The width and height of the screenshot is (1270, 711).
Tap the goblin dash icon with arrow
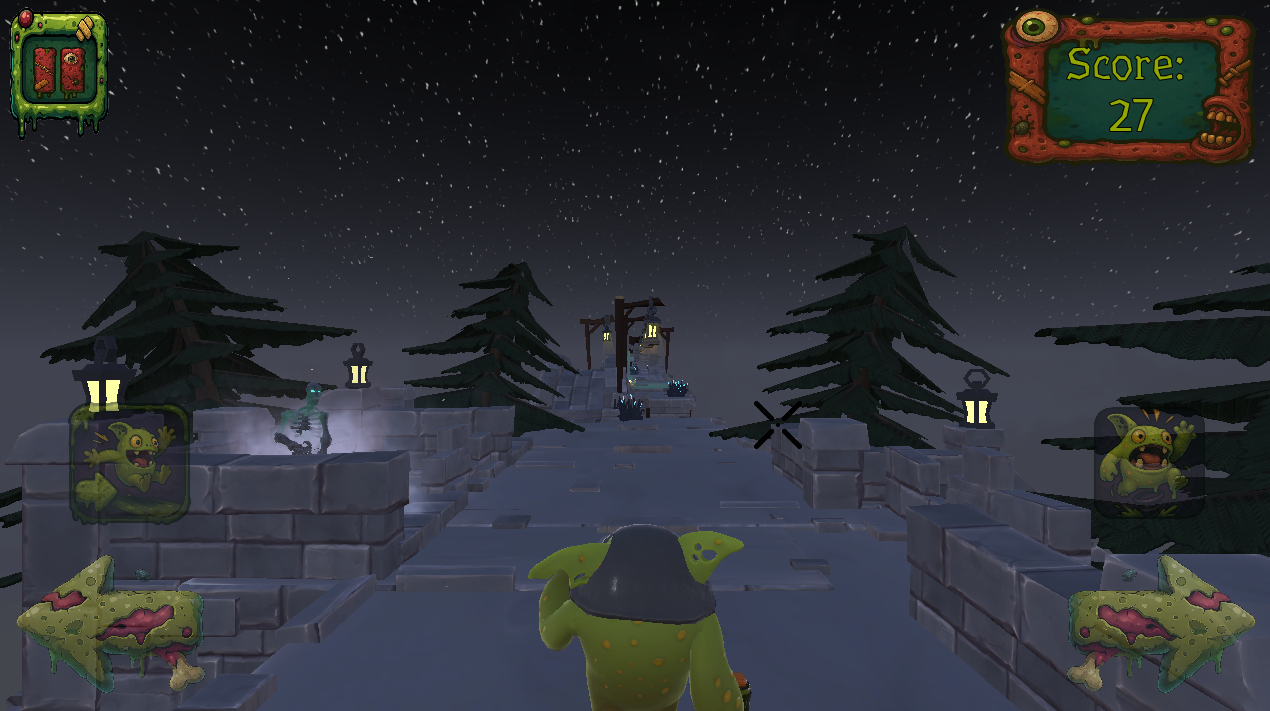click(x=129, y=463)
